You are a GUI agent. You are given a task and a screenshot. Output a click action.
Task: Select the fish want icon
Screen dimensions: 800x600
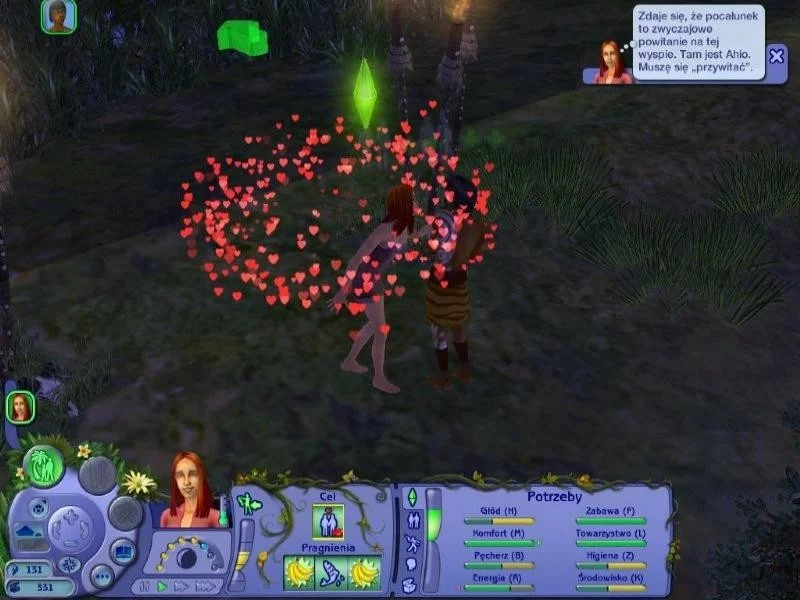[x=330, y=574]
